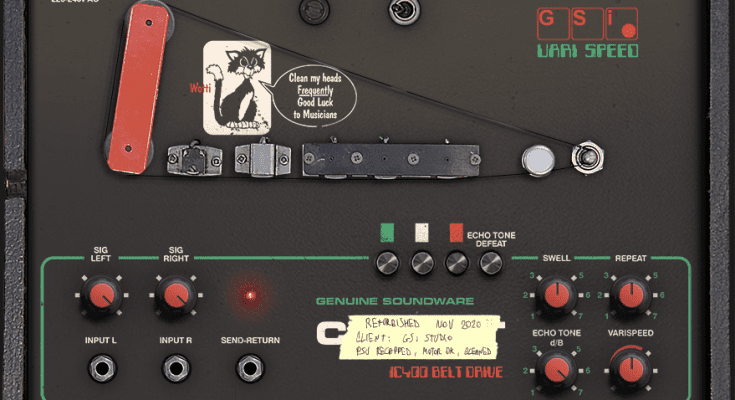
Task: Toggle the green-labeled push button
Action: click(387, 263)
